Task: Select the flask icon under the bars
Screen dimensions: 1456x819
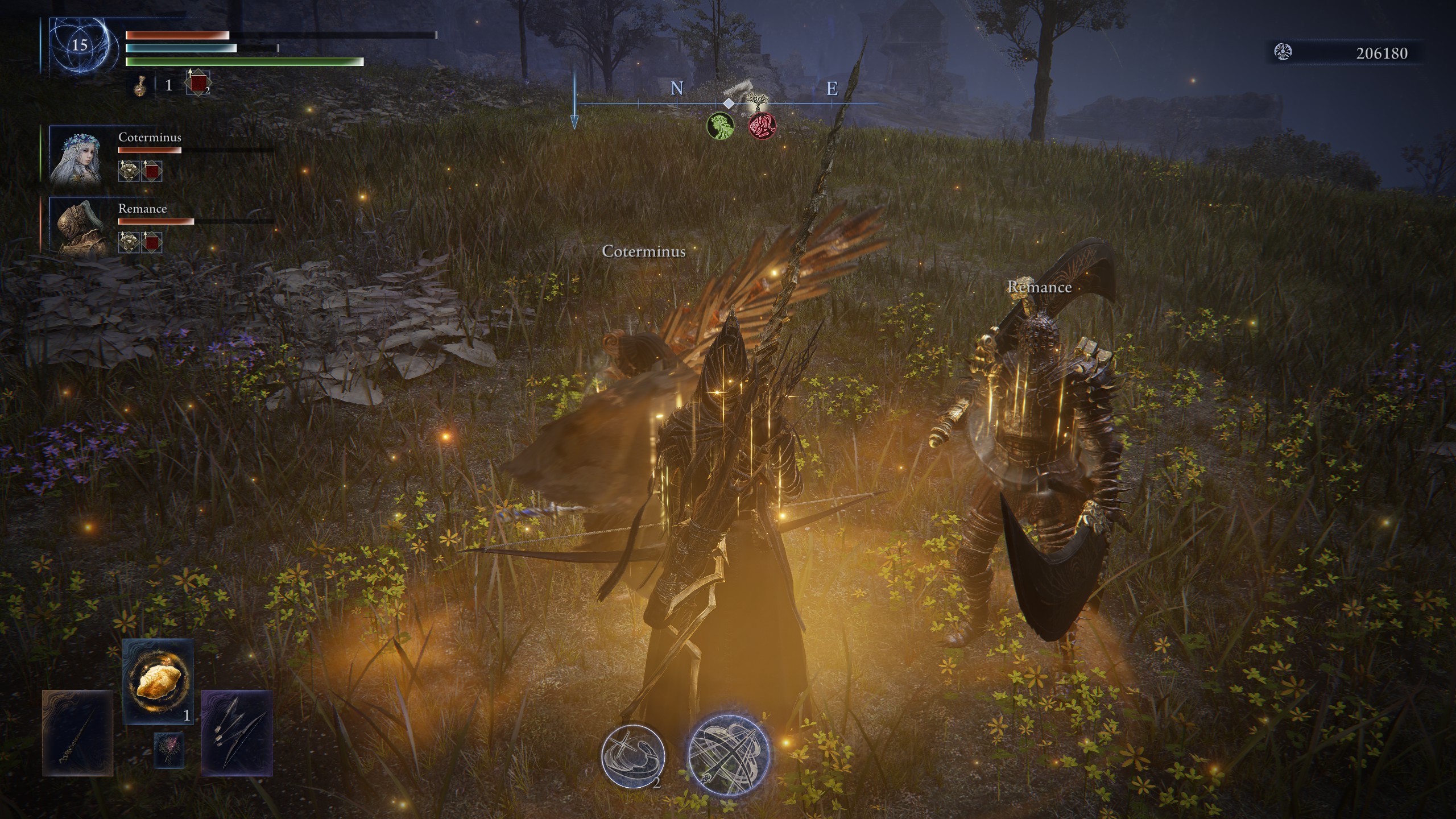Action: click(139, 85)
